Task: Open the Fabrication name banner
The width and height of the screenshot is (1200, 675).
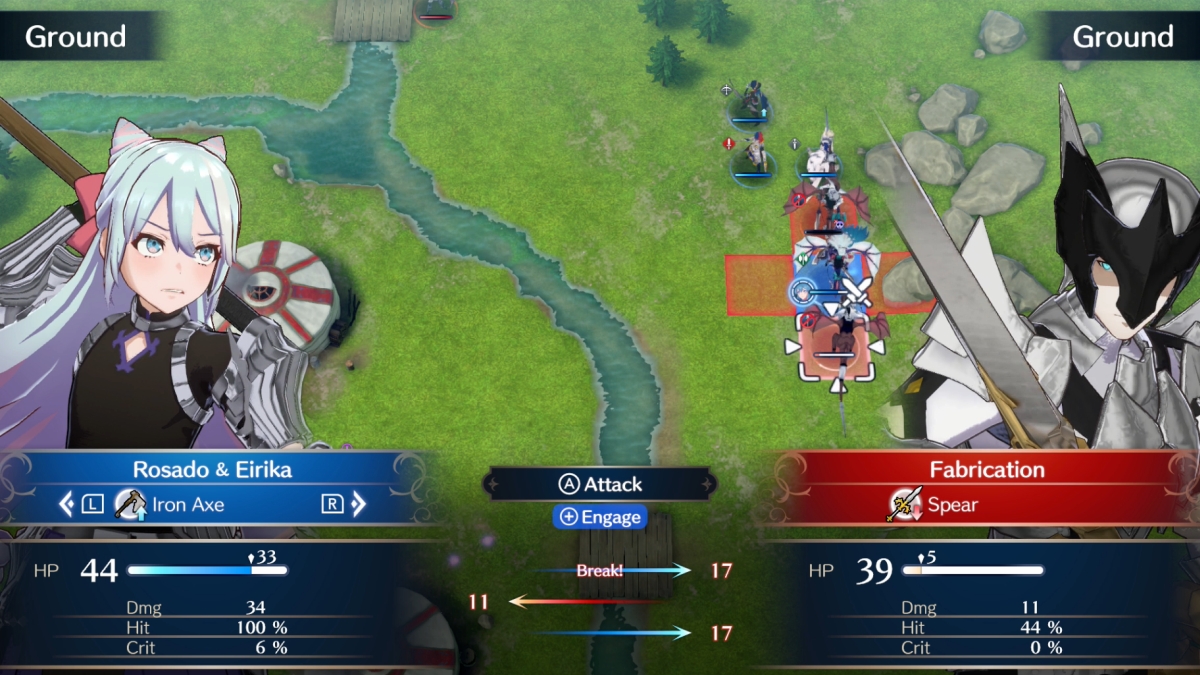Action: (x=986, y=469)
